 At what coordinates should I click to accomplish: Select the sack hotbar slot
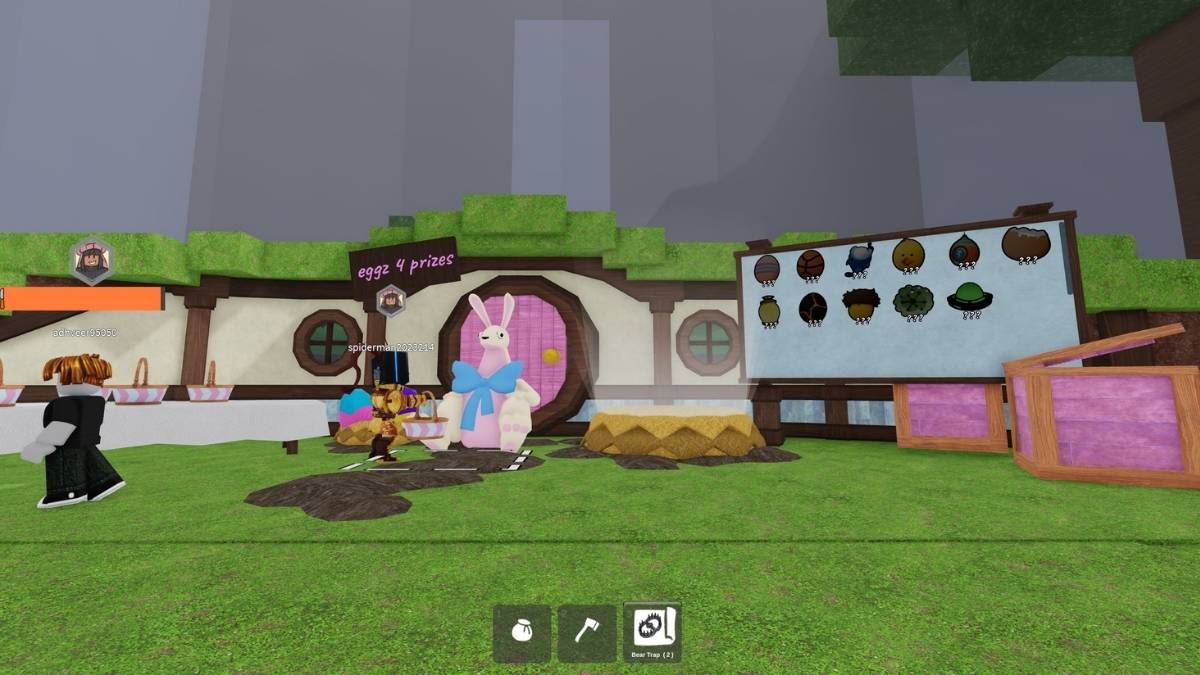click(521, 632)
